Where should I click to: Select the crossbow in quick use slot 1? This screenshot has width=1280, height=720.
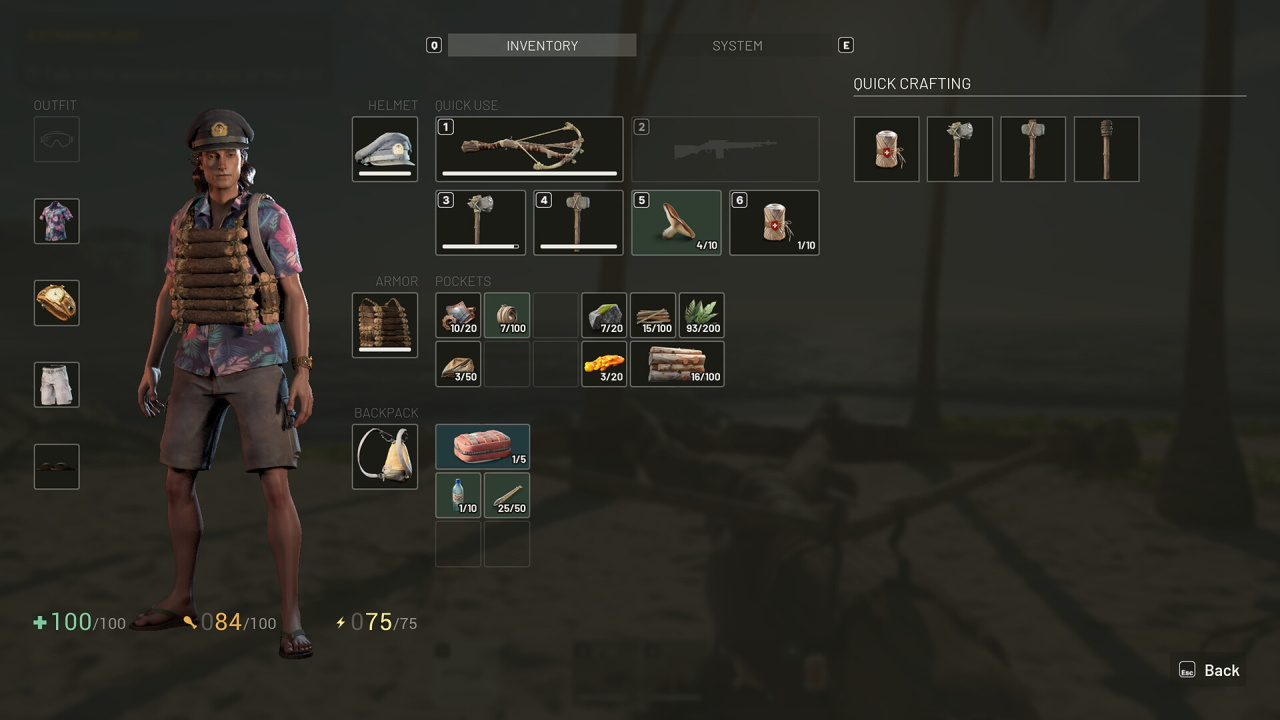[x=529, y=149]
